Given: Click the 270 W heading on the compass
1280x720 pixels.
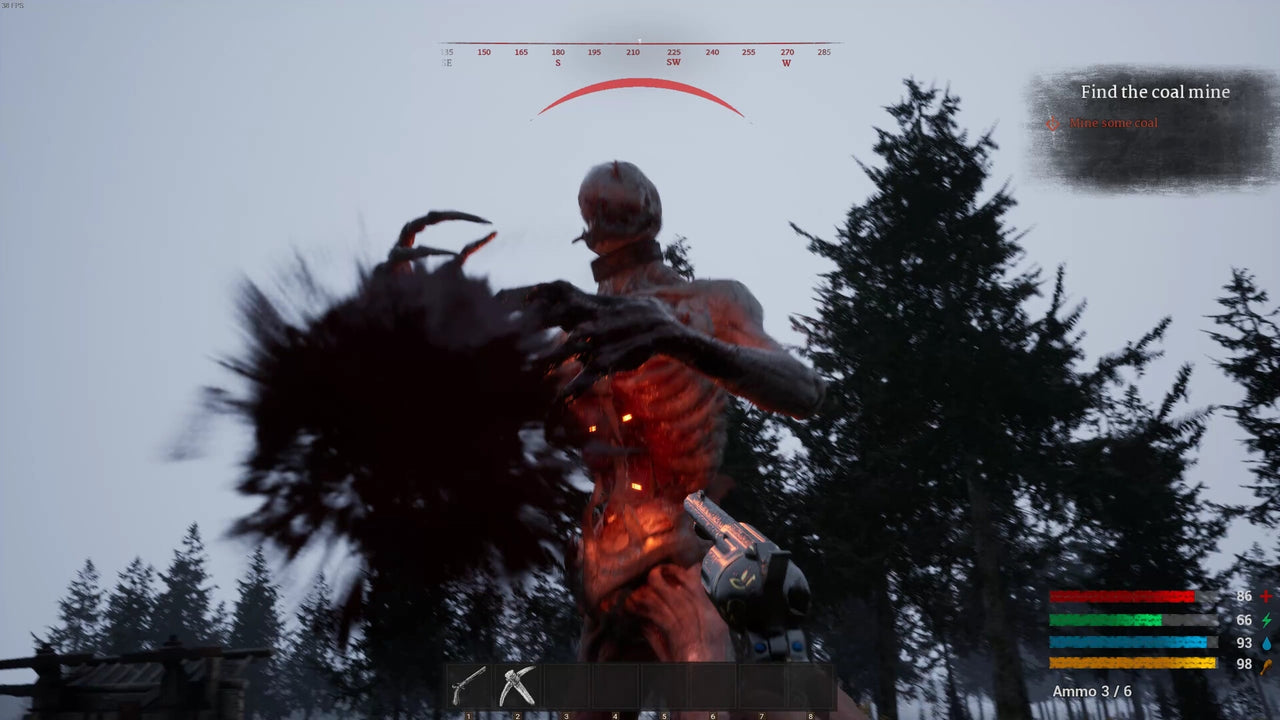Looking at the screenshot, I should 786,57.
